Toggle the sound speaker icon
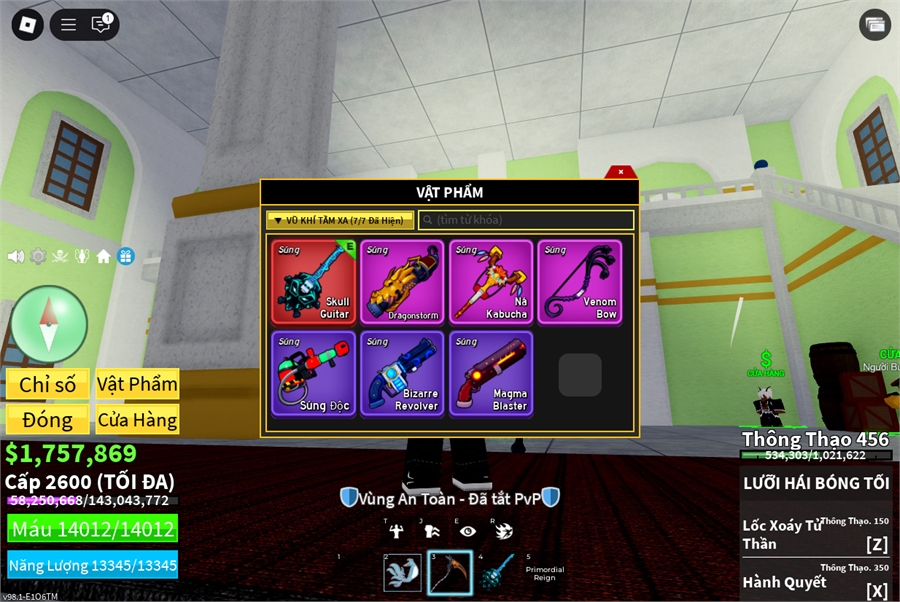 click(x=16, y=256)
